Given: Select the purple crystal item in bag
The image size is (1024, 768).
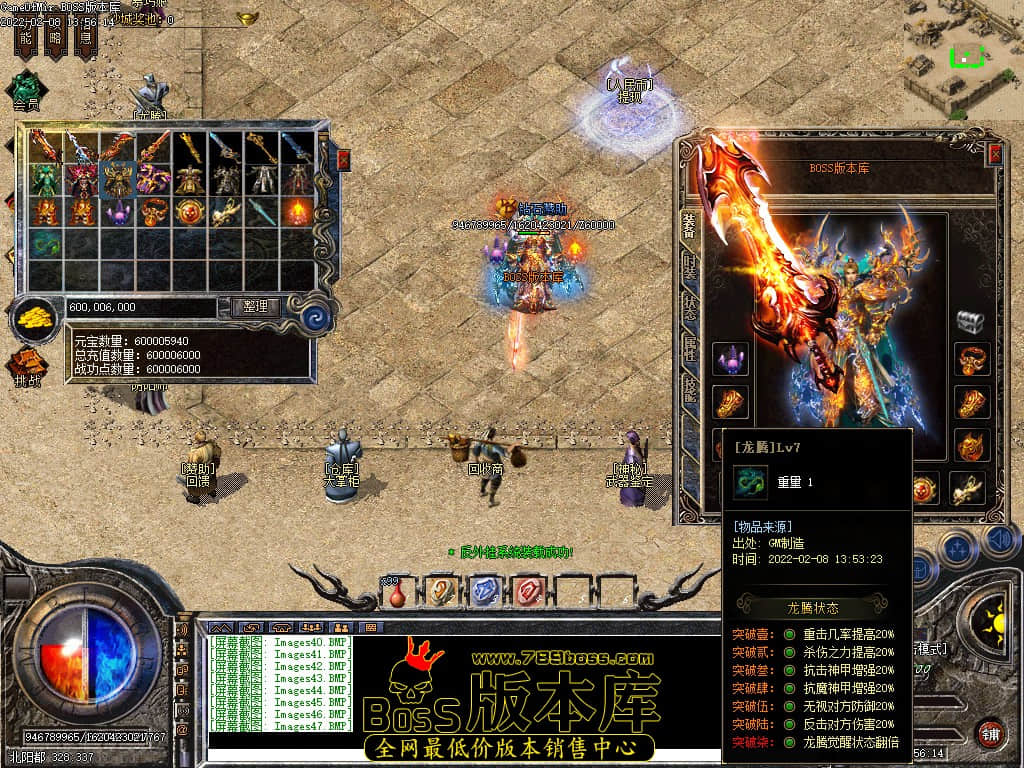Looking at the screenshot, I should tap(118, 212).
